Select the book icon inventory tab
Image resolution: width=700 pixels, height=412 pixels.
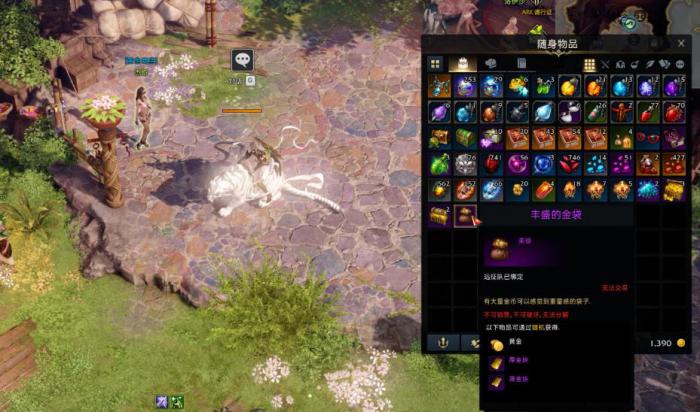521,64
